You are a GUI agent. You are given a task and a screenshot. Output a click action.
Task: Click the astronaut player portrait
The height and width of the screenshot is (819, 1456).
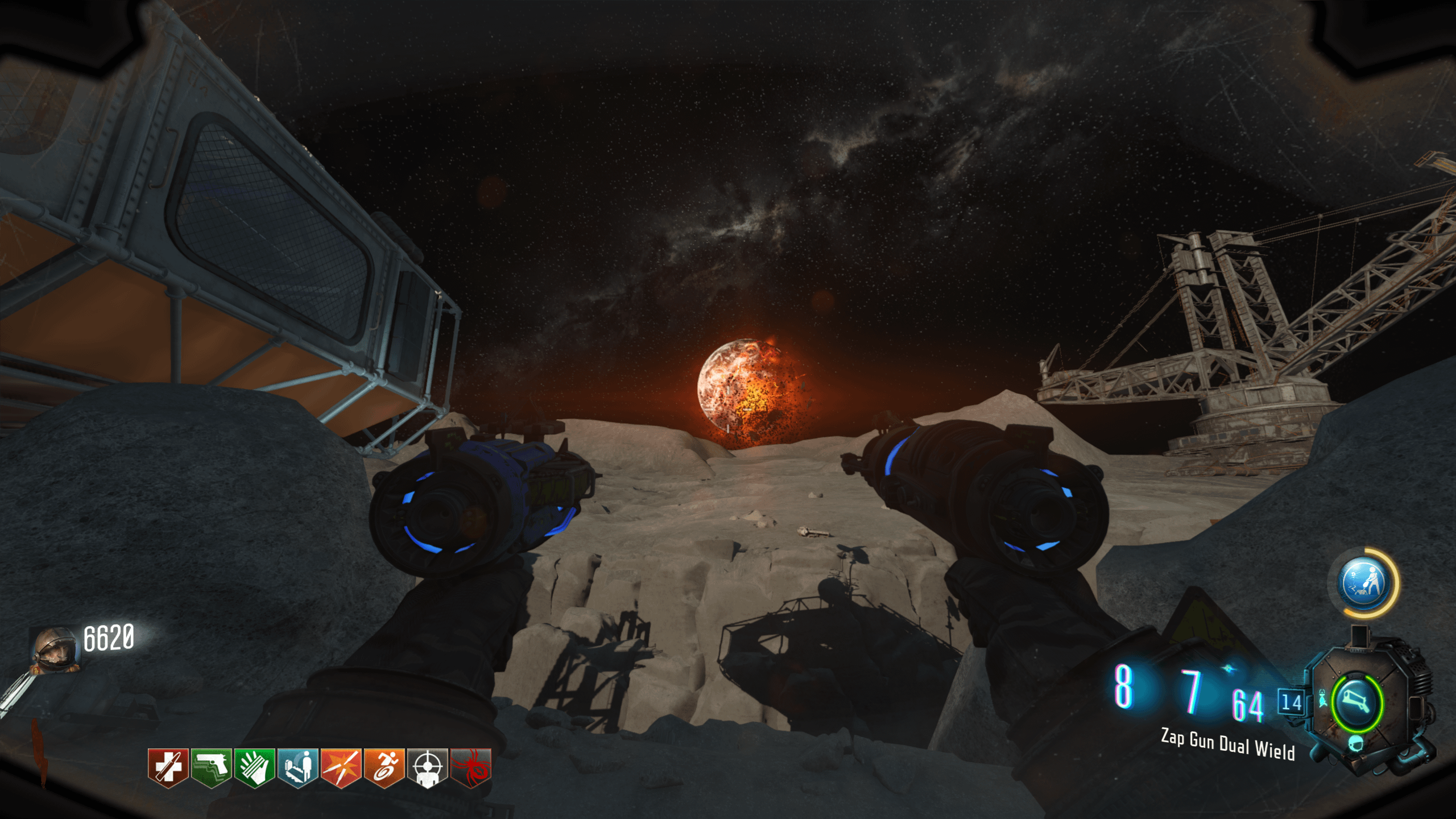(x=55, y=651)
